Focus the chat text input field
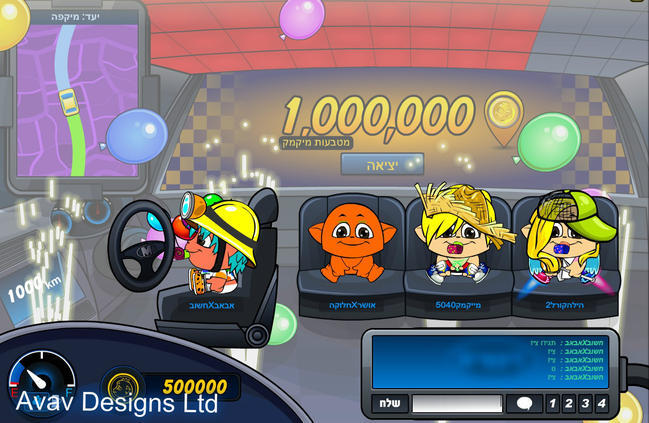Image resolution: width=649 pixels, height=423 pixels. [x=457, y=403]
